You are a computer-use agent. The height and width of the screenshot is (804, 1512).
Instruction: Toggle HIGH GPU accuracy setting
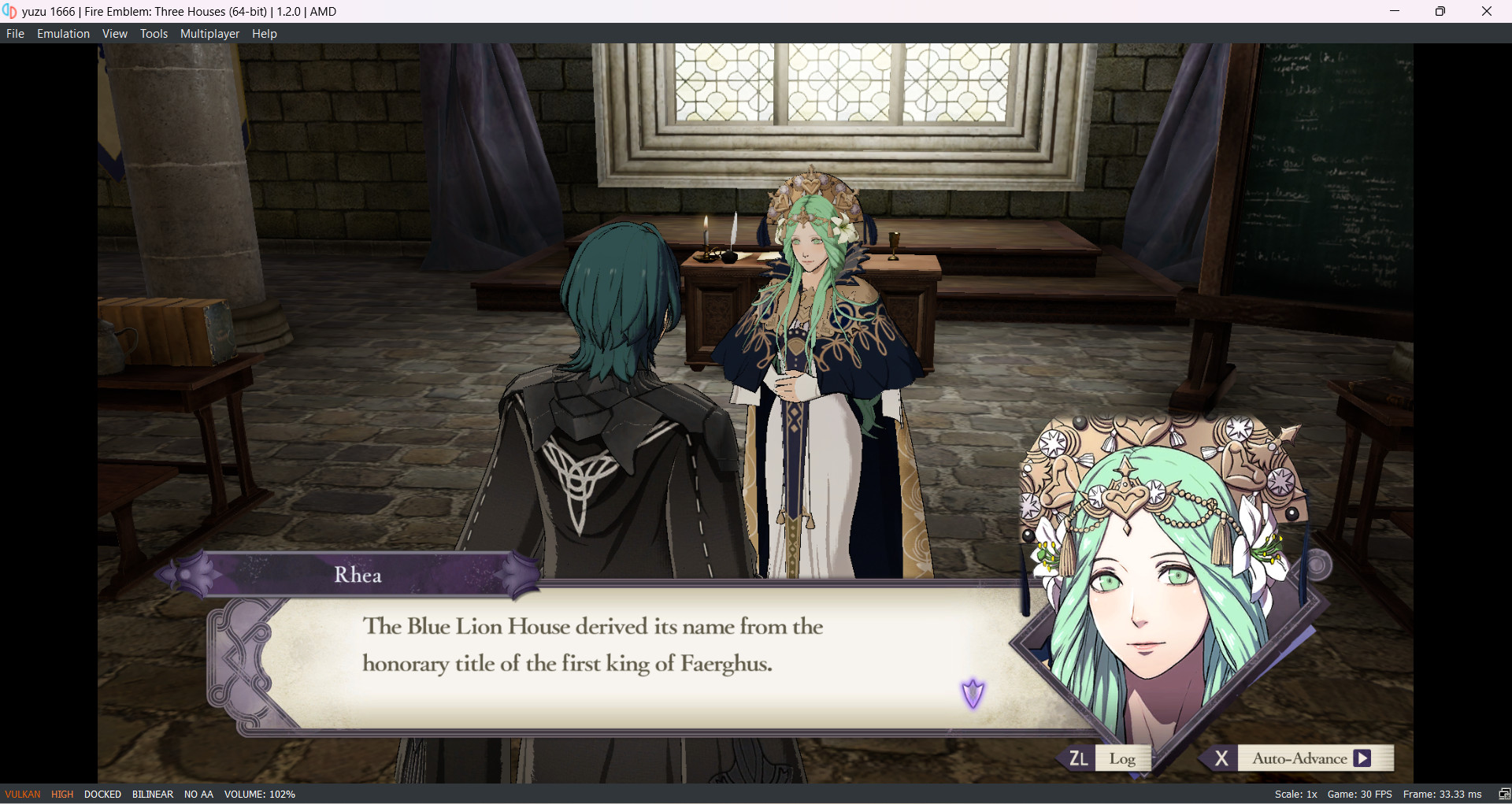click(x=61, y=794)
